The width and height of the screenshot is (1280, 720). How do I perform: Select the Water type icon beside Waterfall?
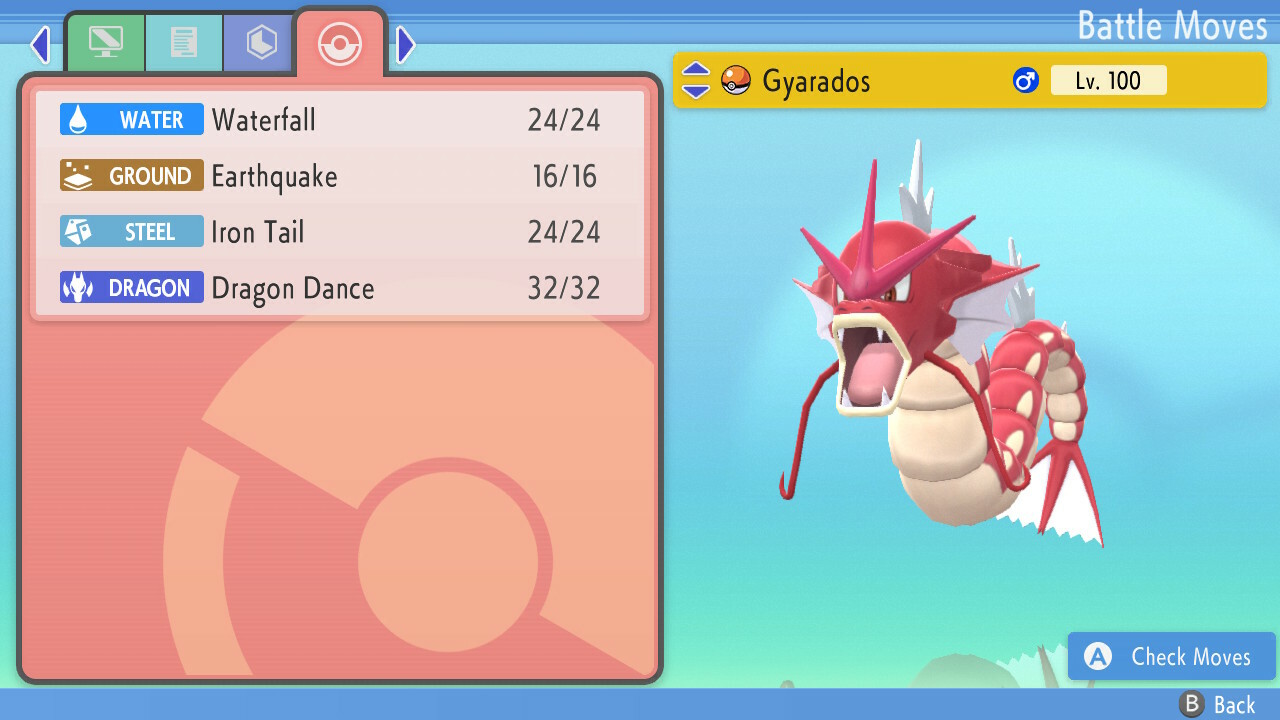(x=78, y=119)
